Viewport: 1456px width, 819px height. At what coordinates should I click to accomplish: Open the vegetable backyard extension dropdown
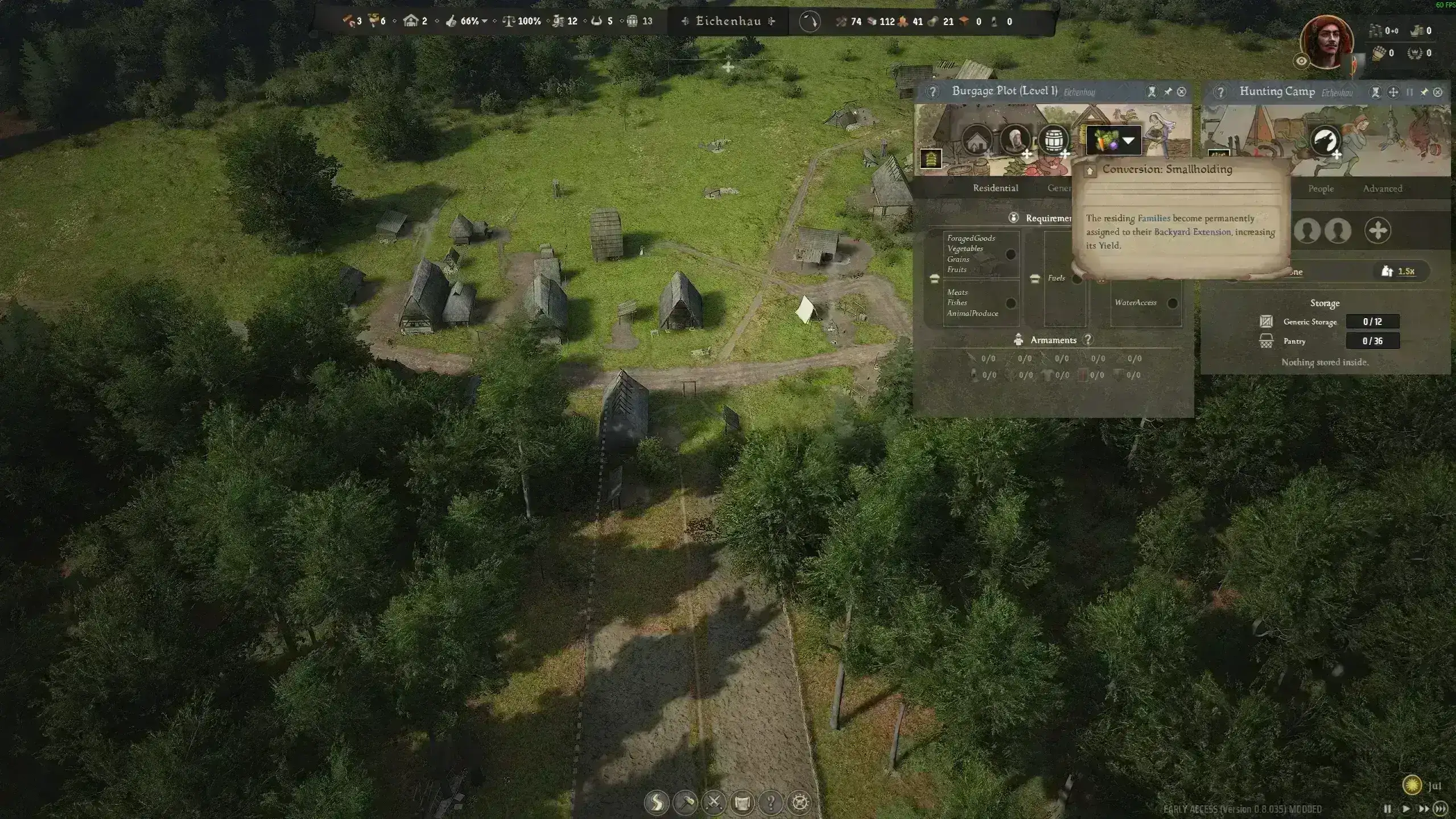tap(1129, 141)
